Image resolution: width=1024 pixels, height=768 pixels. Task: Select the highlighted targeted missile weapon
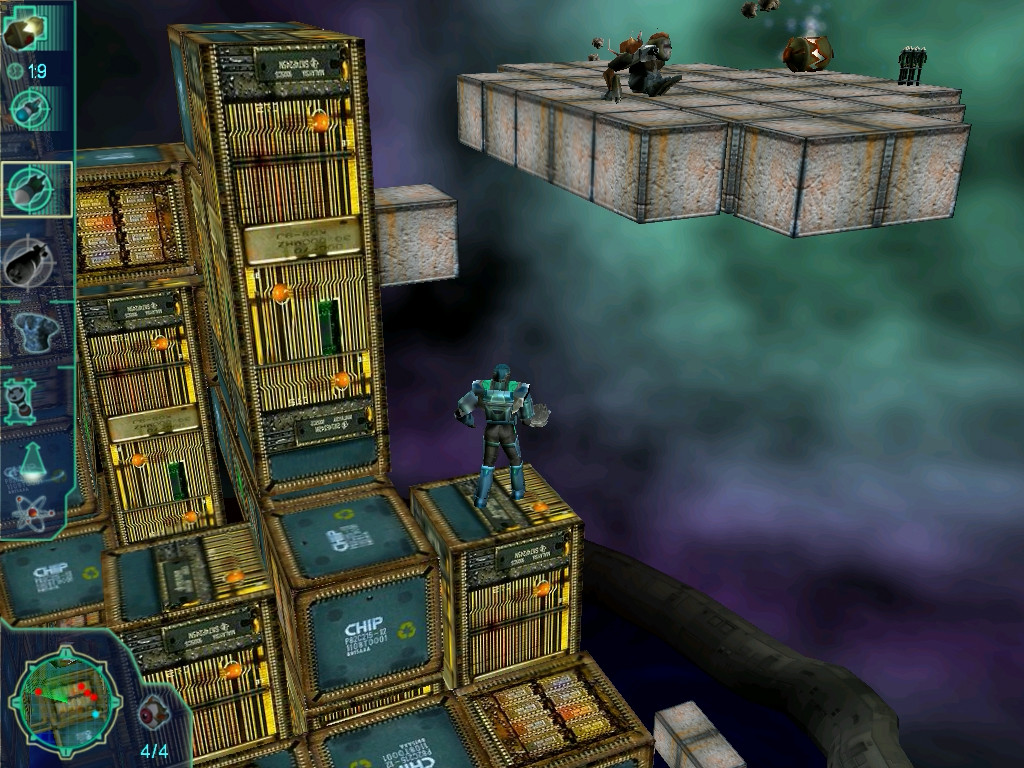(x=36, y=188)
